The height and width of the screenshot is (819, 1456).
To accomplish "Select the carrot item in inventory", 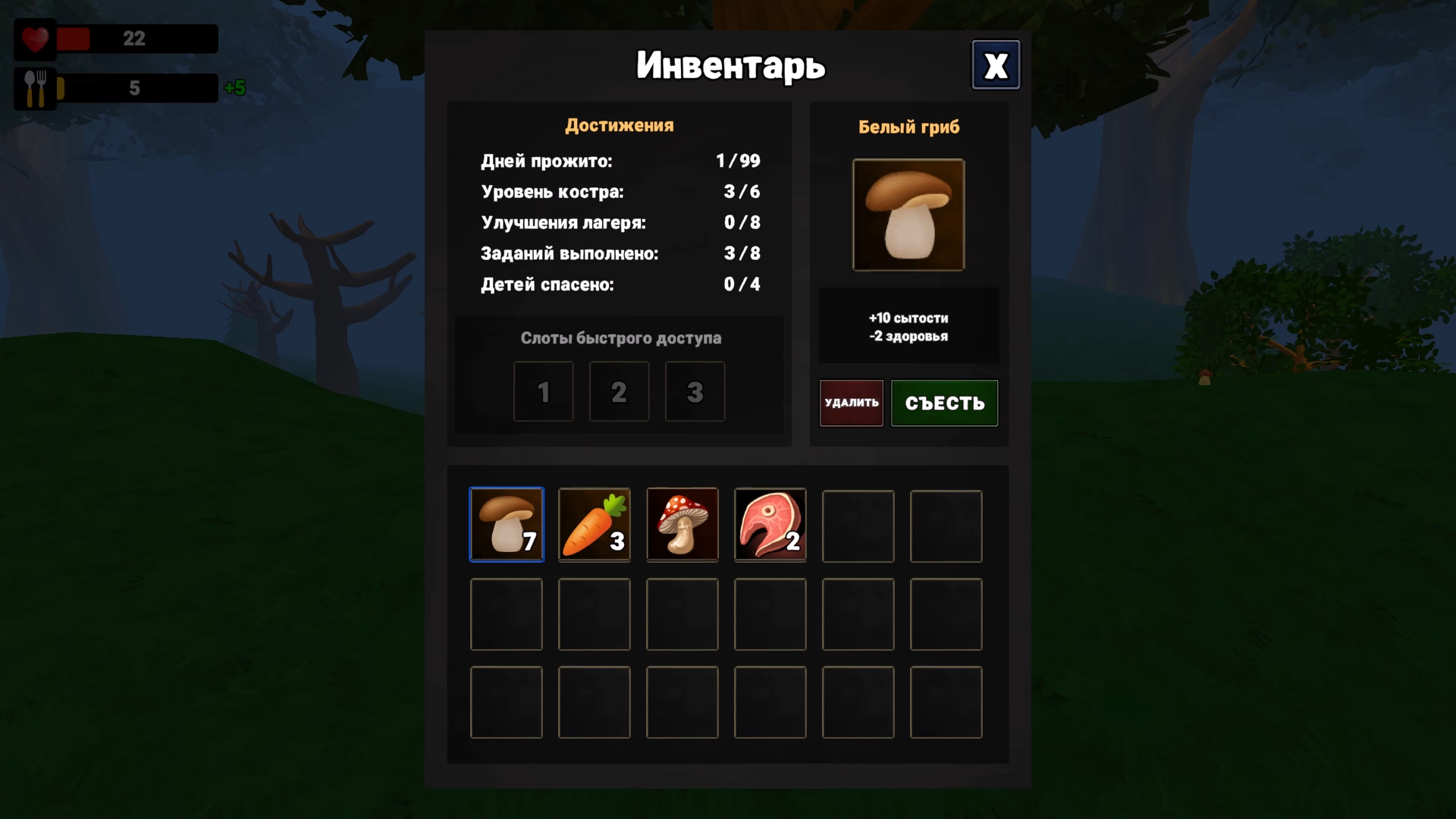I will 594,525.
